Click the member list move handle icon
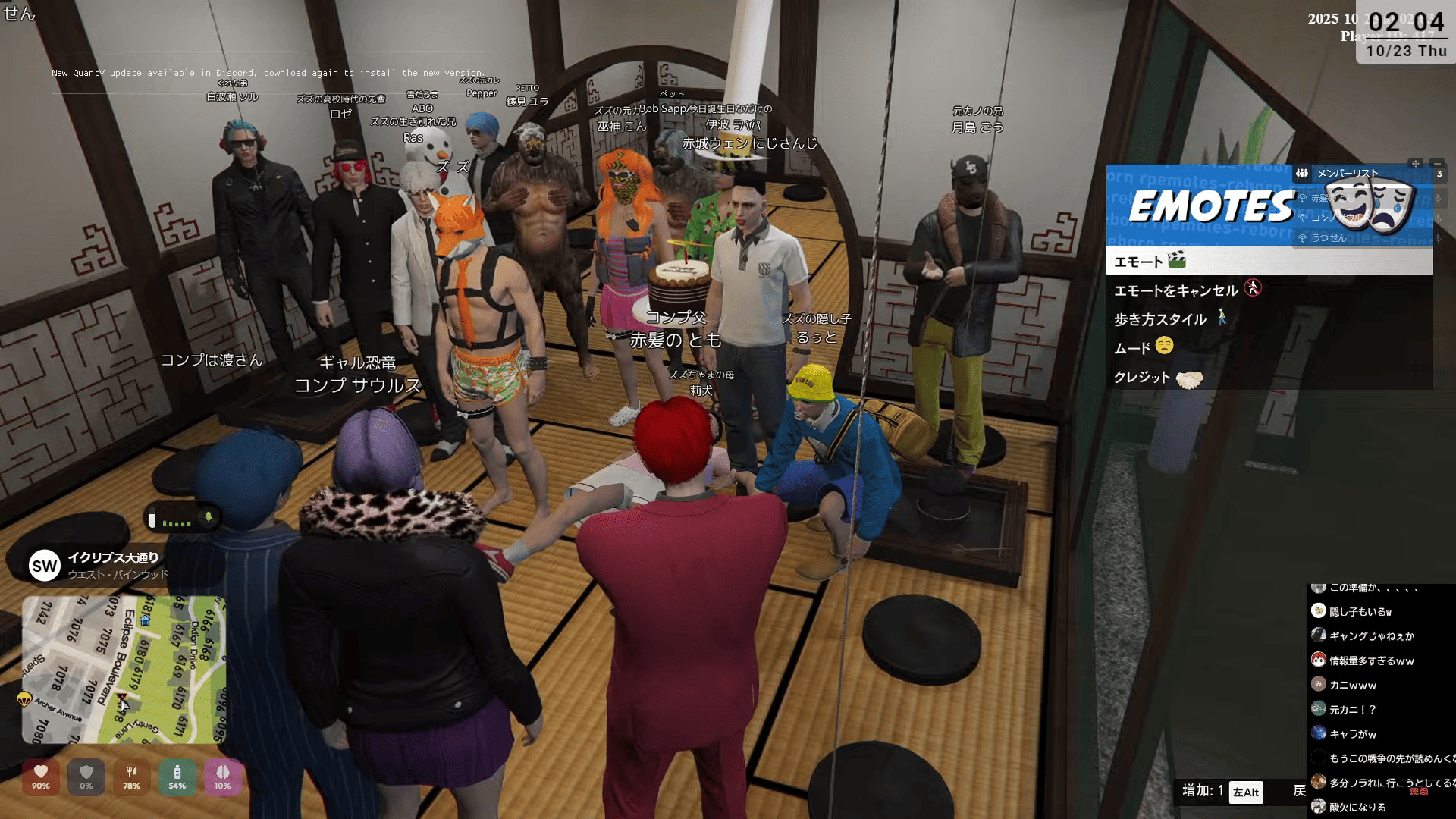This screenshot has width=1456, height=819. coord(1415,164)
